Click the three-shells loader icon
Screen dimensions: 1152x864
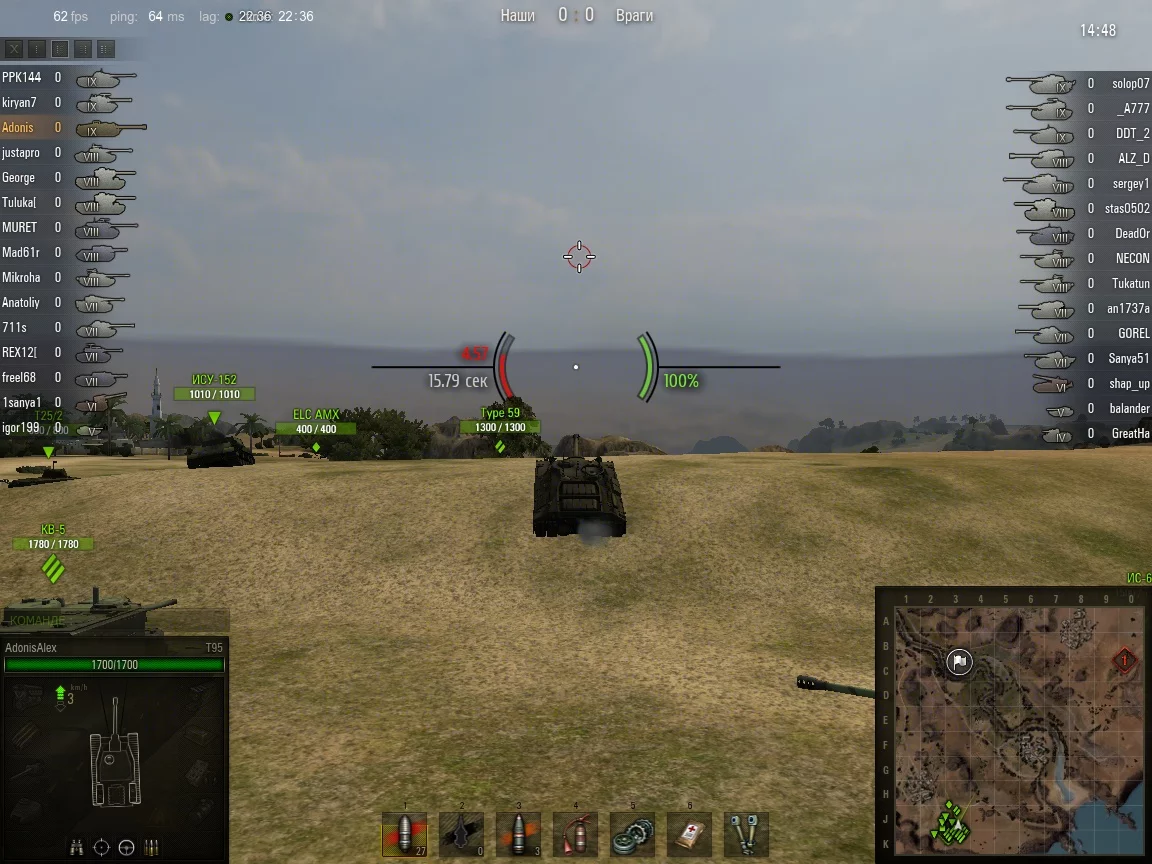151,848
